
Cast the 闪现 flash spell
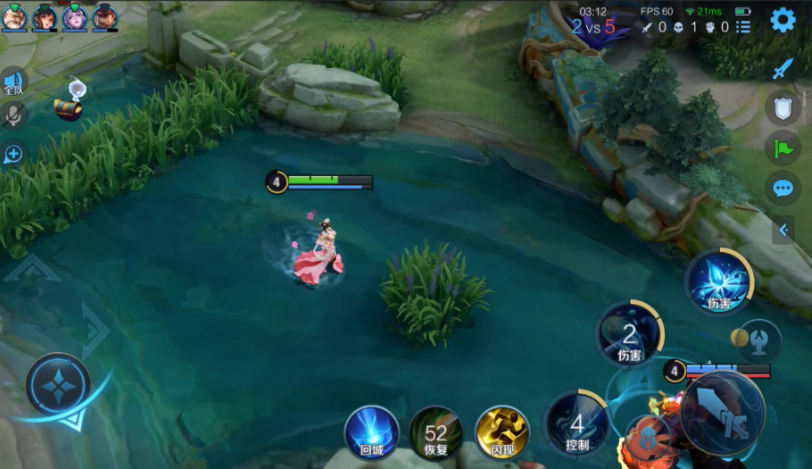[501, 432]
